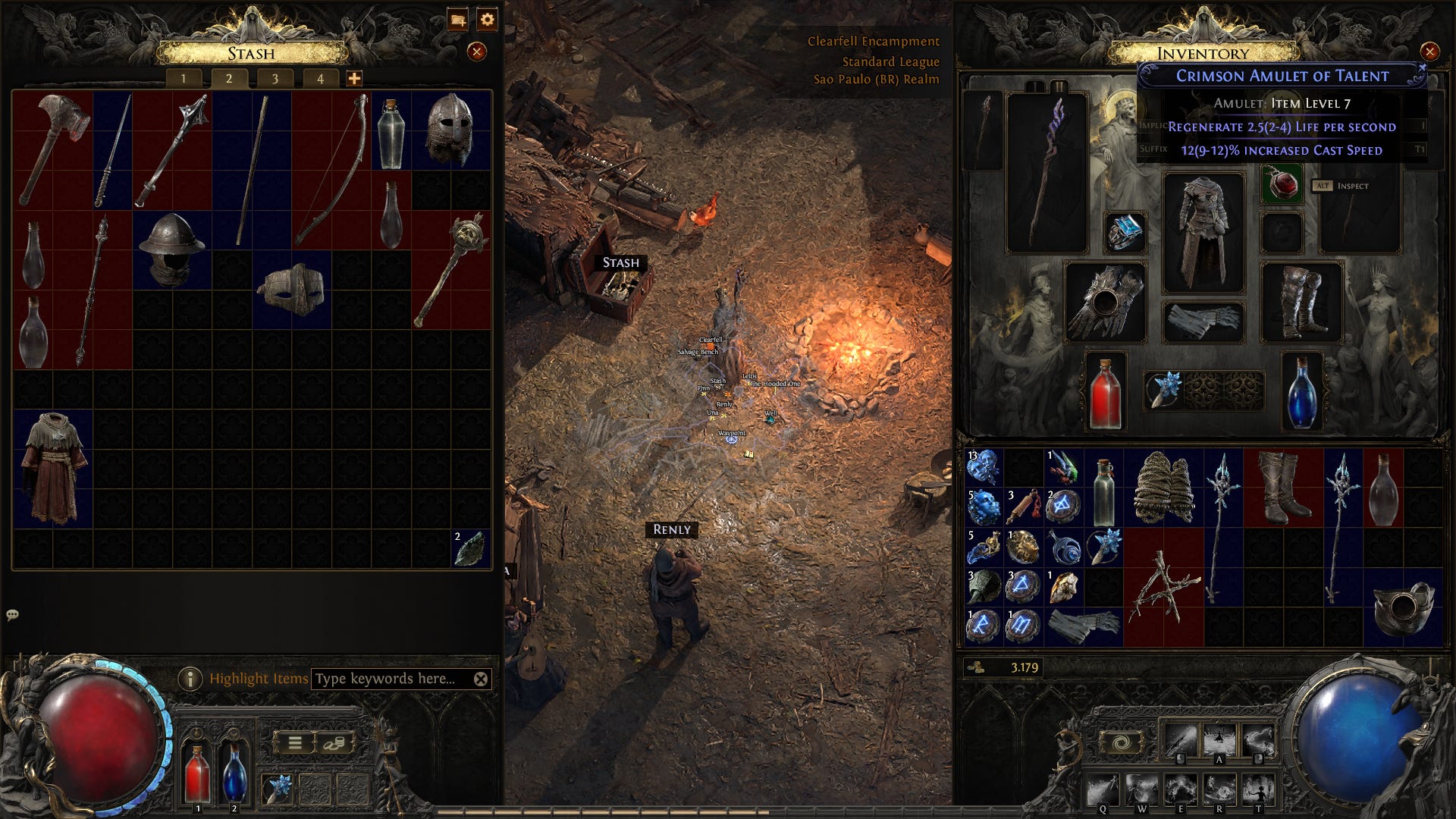Open stash settings gear

click(x=488, y=20)
